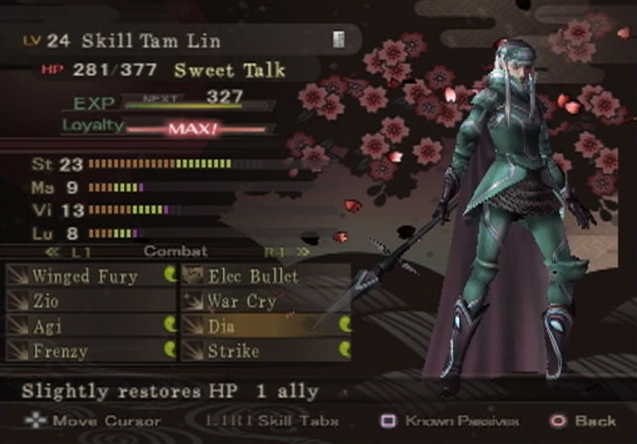637x444 pixels.
Task: Select the Winged Fury skill
Action: (86, 276)
